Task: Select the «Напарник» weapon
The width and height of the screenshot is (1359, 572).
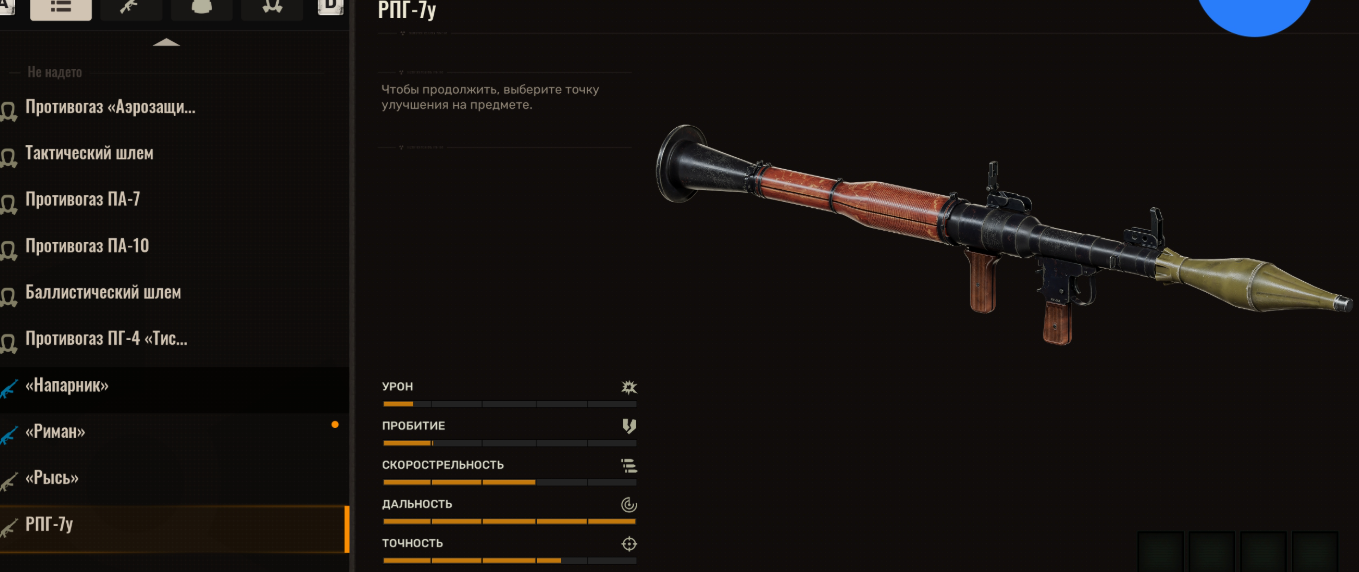Action: (x=67, y=385)
